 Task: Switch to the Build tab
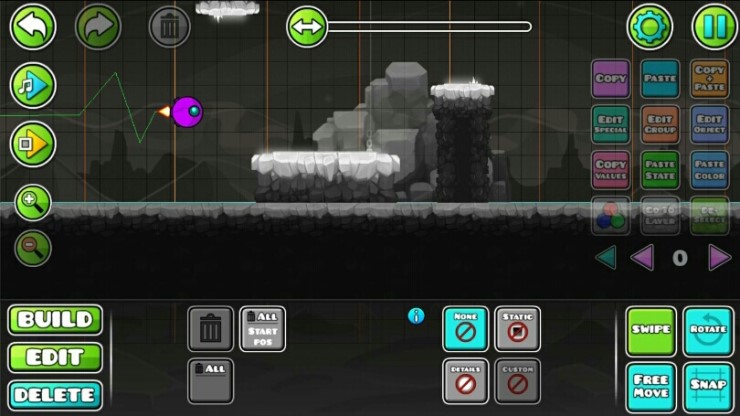pyautogui.click(x=56, y=320)
